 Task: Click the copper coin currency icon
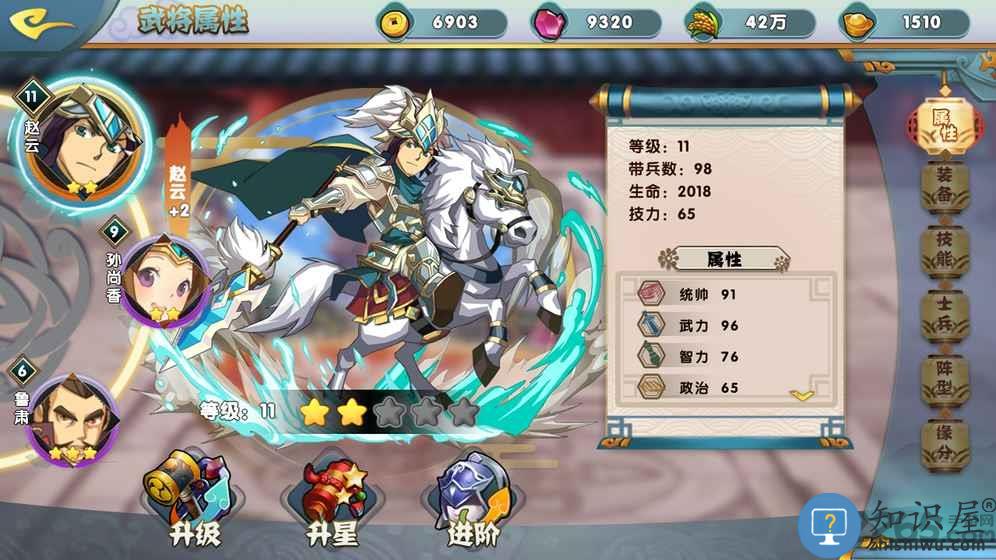click(393, 22)
